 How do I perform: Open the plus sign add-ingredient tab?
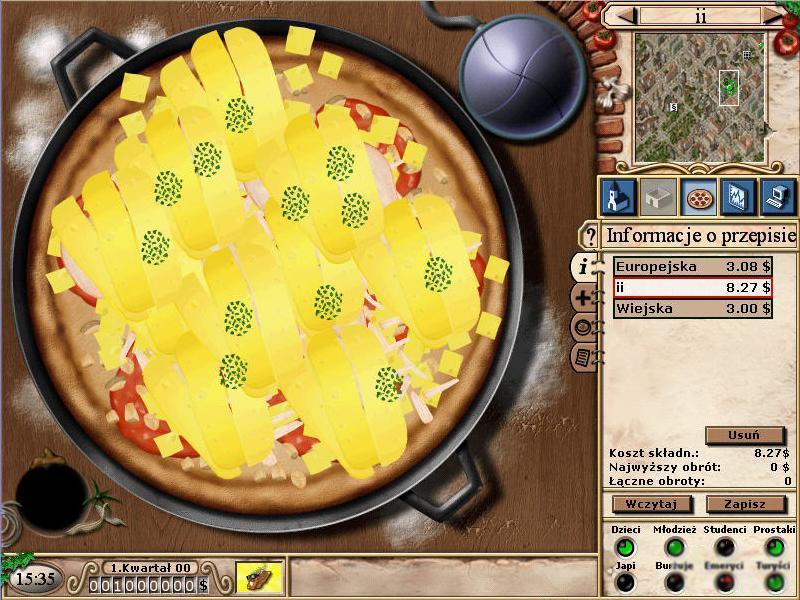[585, 297]
